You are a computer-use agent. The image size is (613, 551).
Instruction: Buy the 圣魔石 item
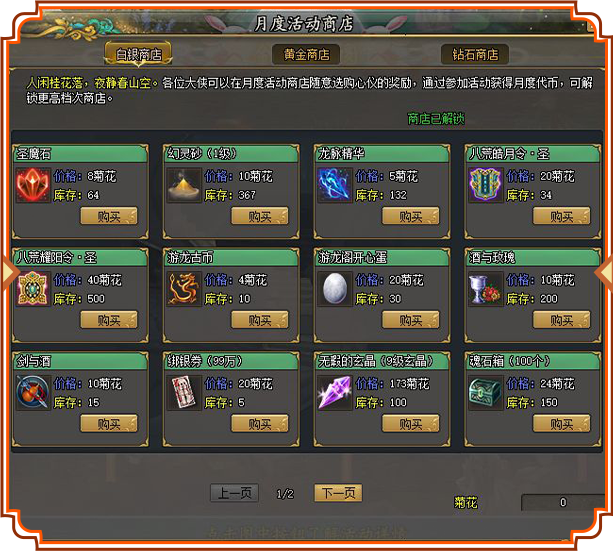(108, 216)
